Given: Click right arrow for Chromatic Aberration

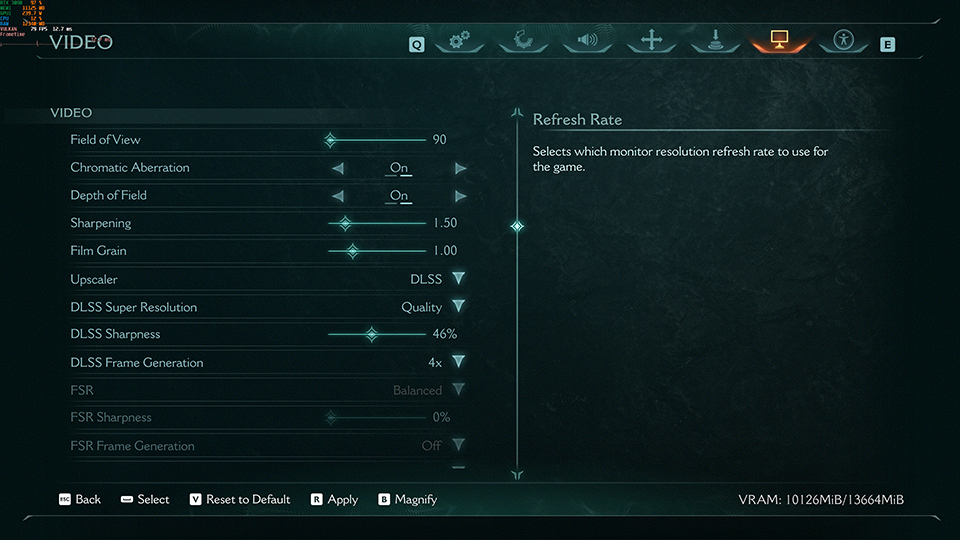Looking at the screenshot, I should pos(460,168).
